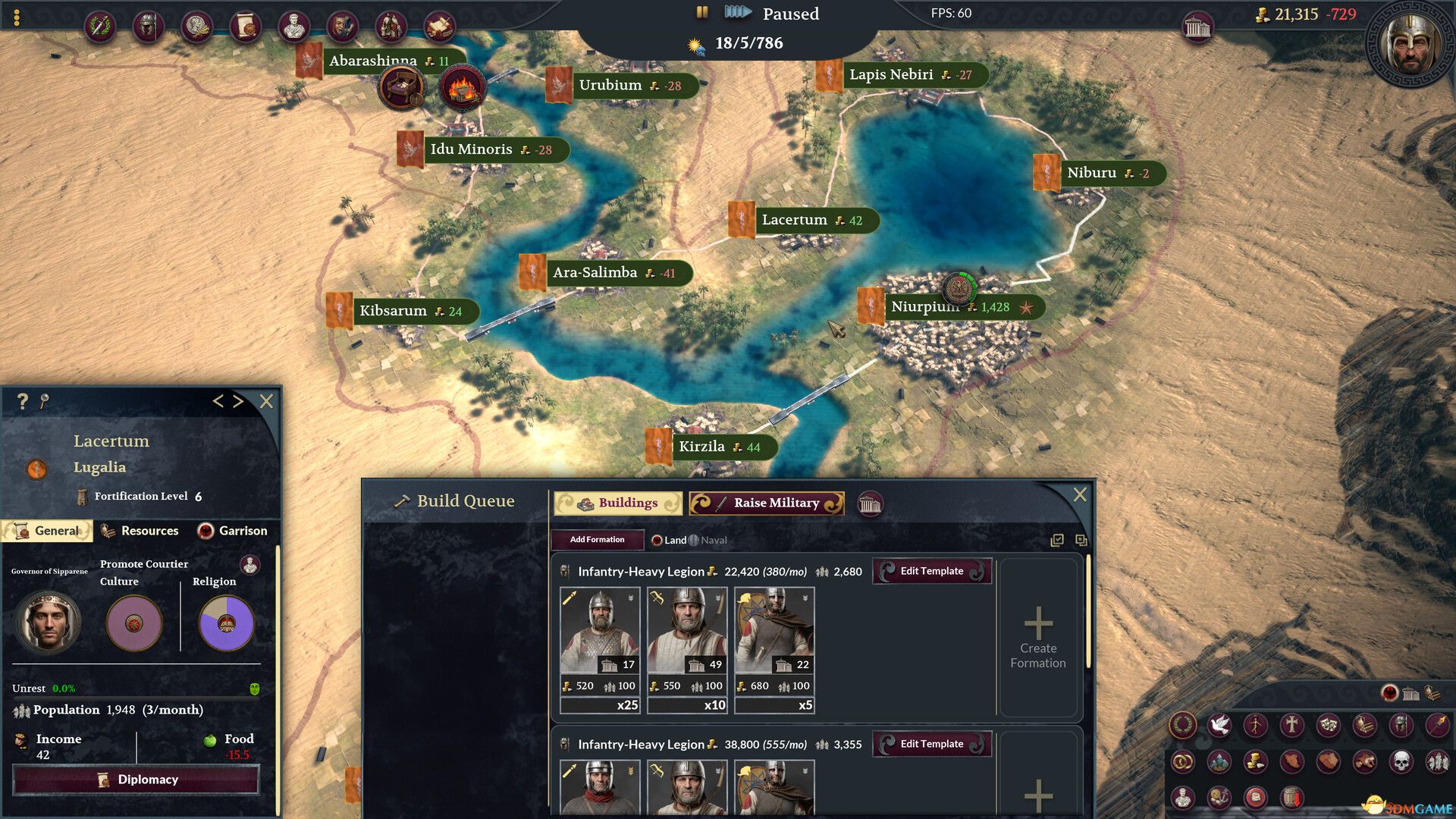
Task: Open diplomacy map mode (dove icon)
Action: click(x=1219, y=725)
